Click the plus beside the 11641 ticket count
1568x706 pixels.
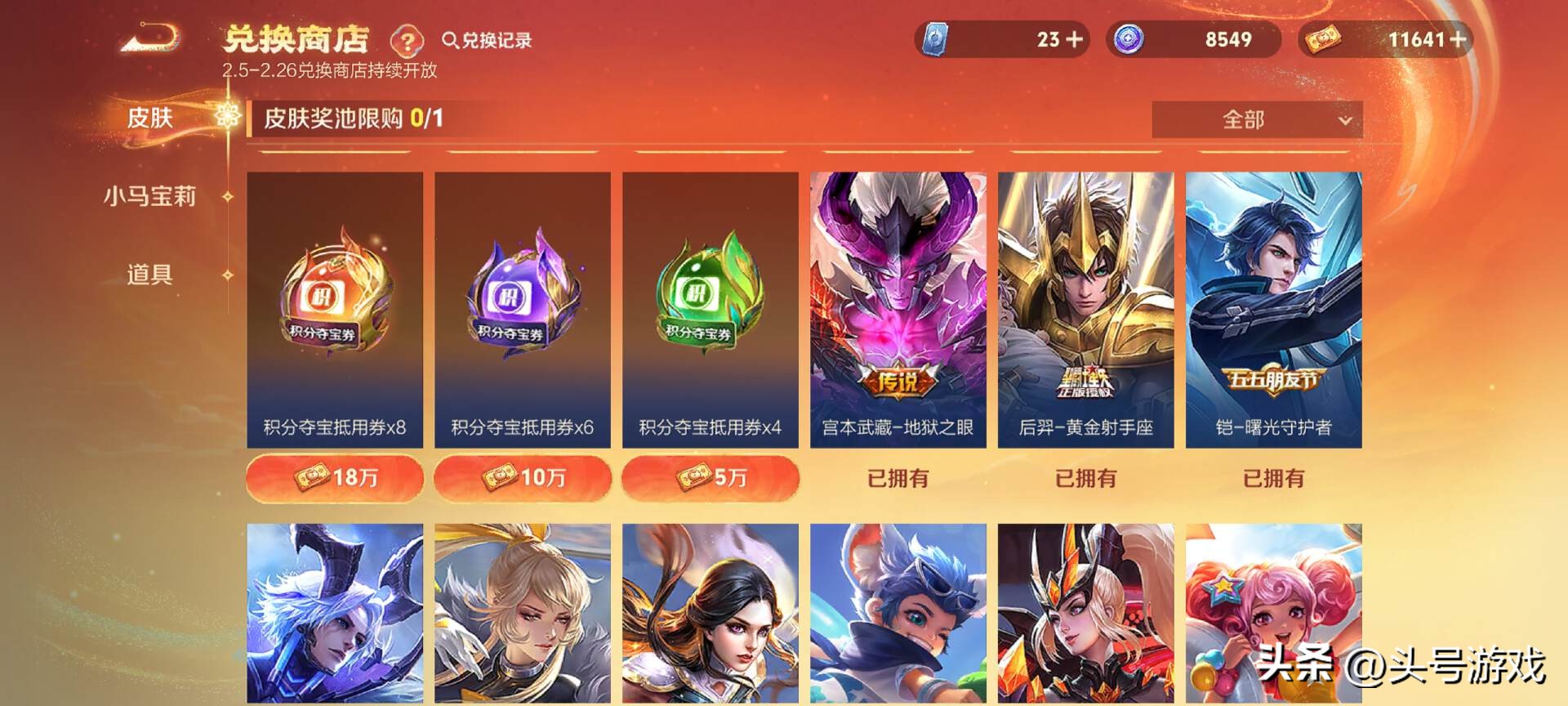coord(1462,39)
